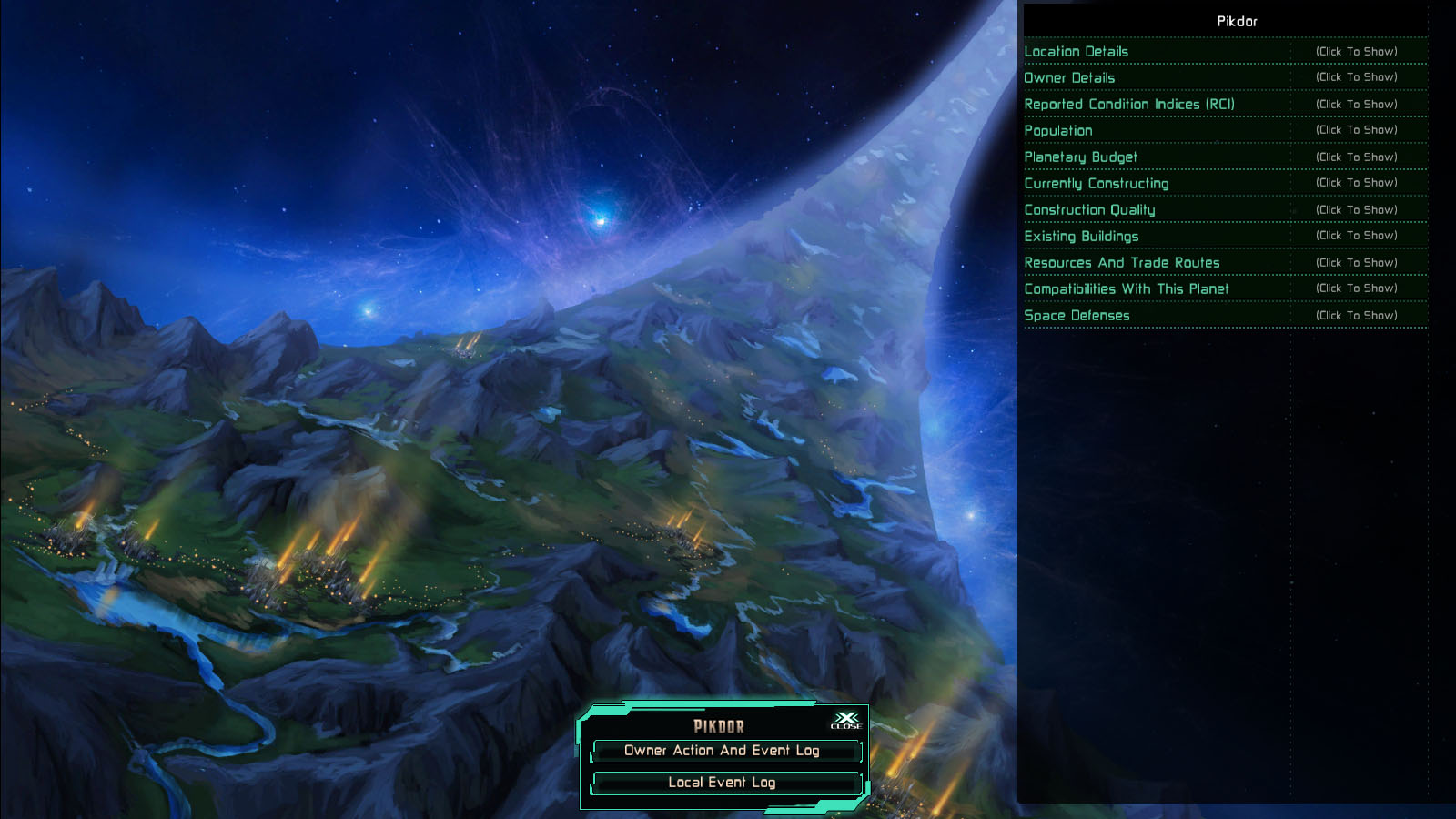Expand Resources And Trade Routes

[1123, 262]
